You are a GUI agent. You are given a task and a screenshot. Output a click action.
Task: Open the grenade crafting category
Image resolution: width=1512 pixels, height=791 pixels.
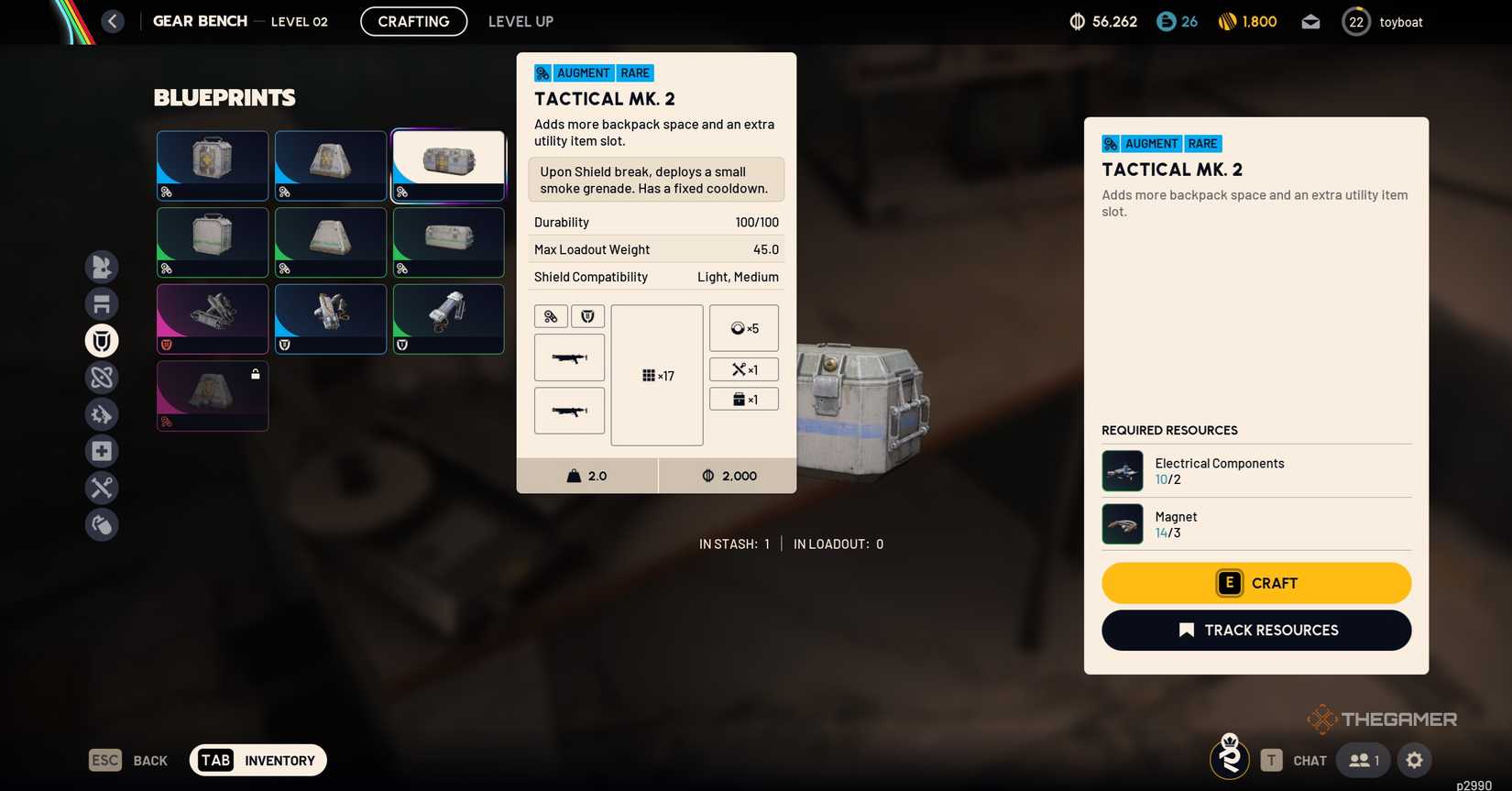click(x=102, y=523)
